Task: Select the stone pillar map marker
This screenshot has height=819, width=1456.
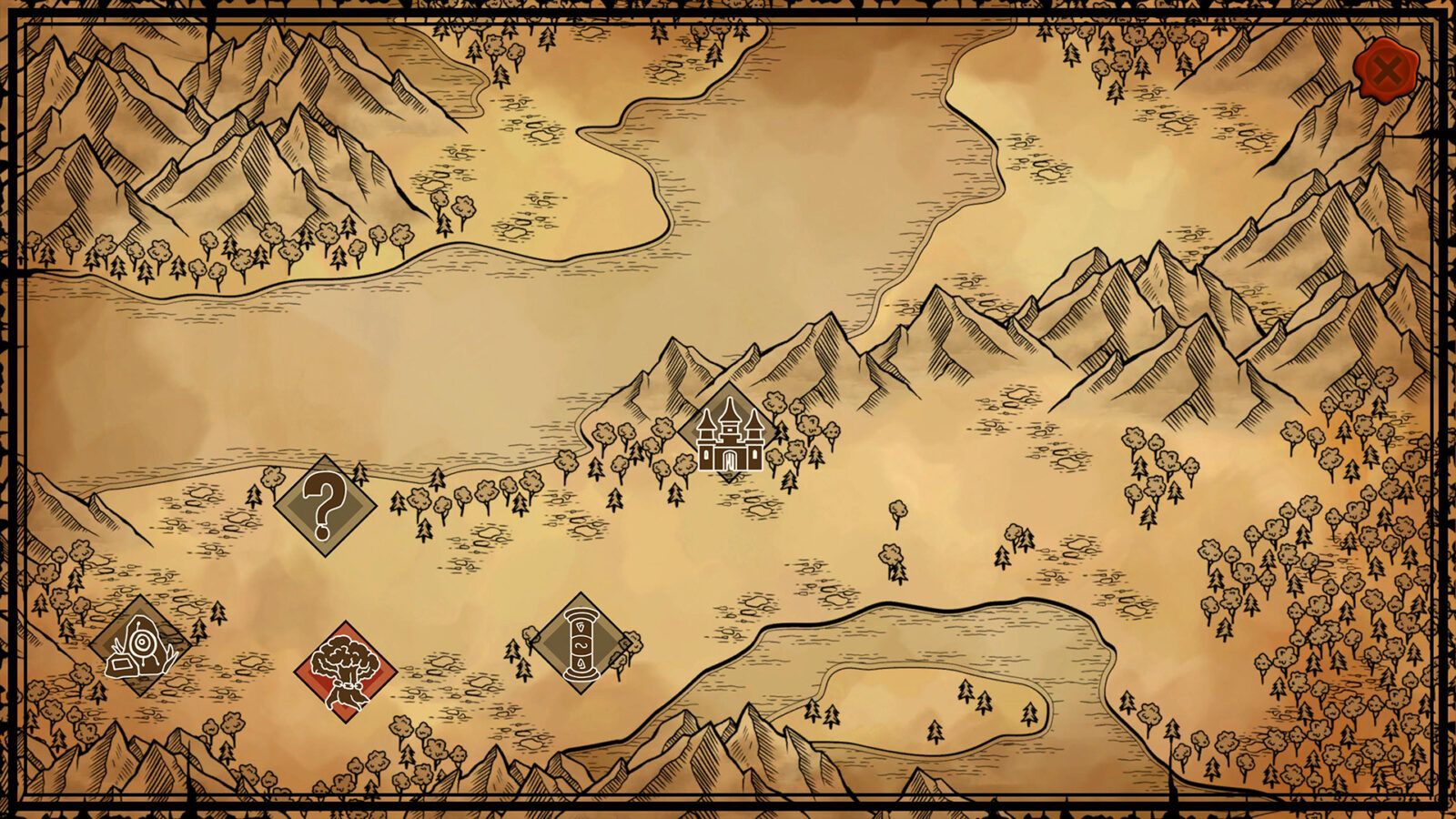Action: coord(581,643)
